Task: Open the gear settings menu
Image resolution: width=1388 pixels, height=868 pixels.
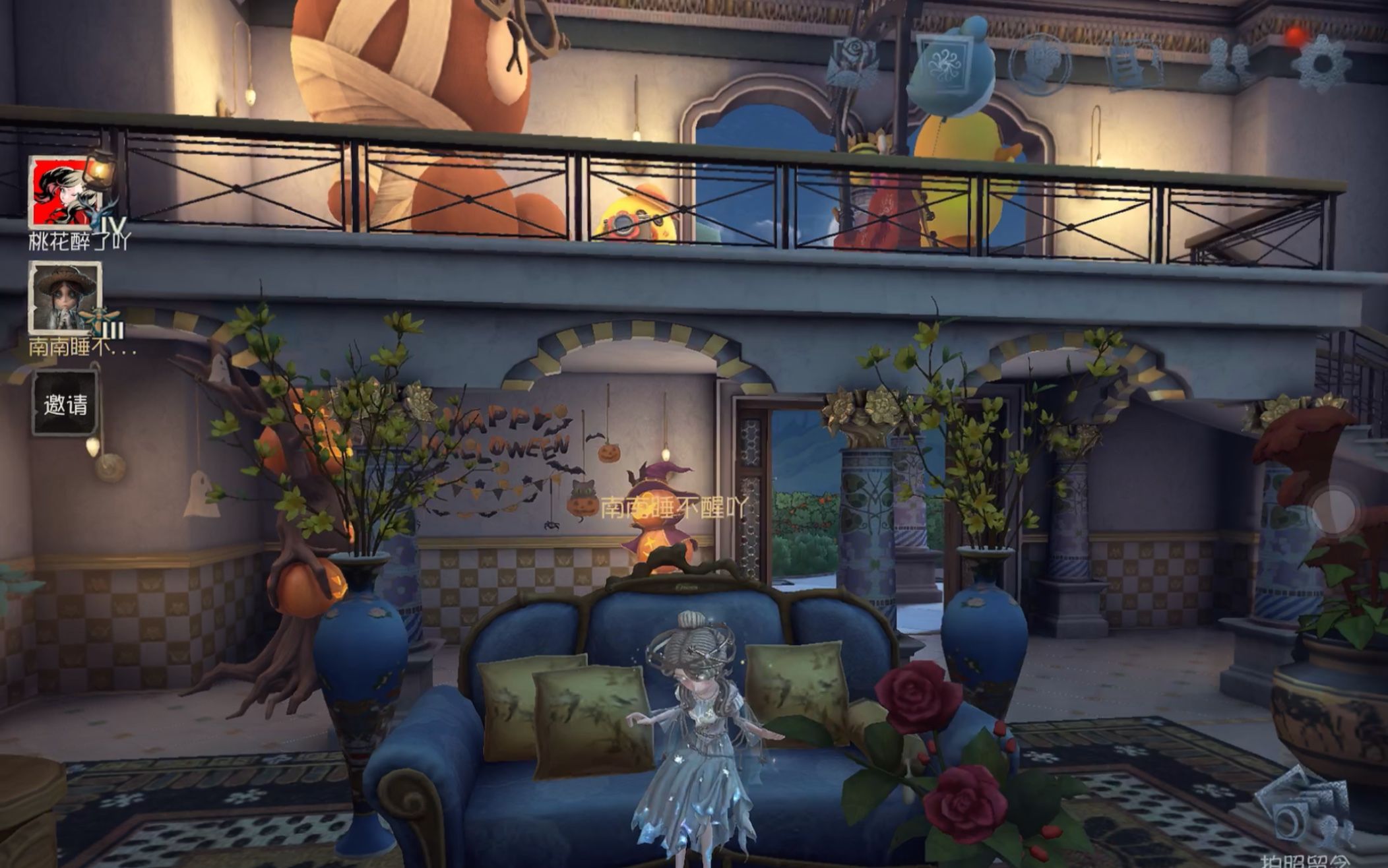Action: pos(1321,64)
